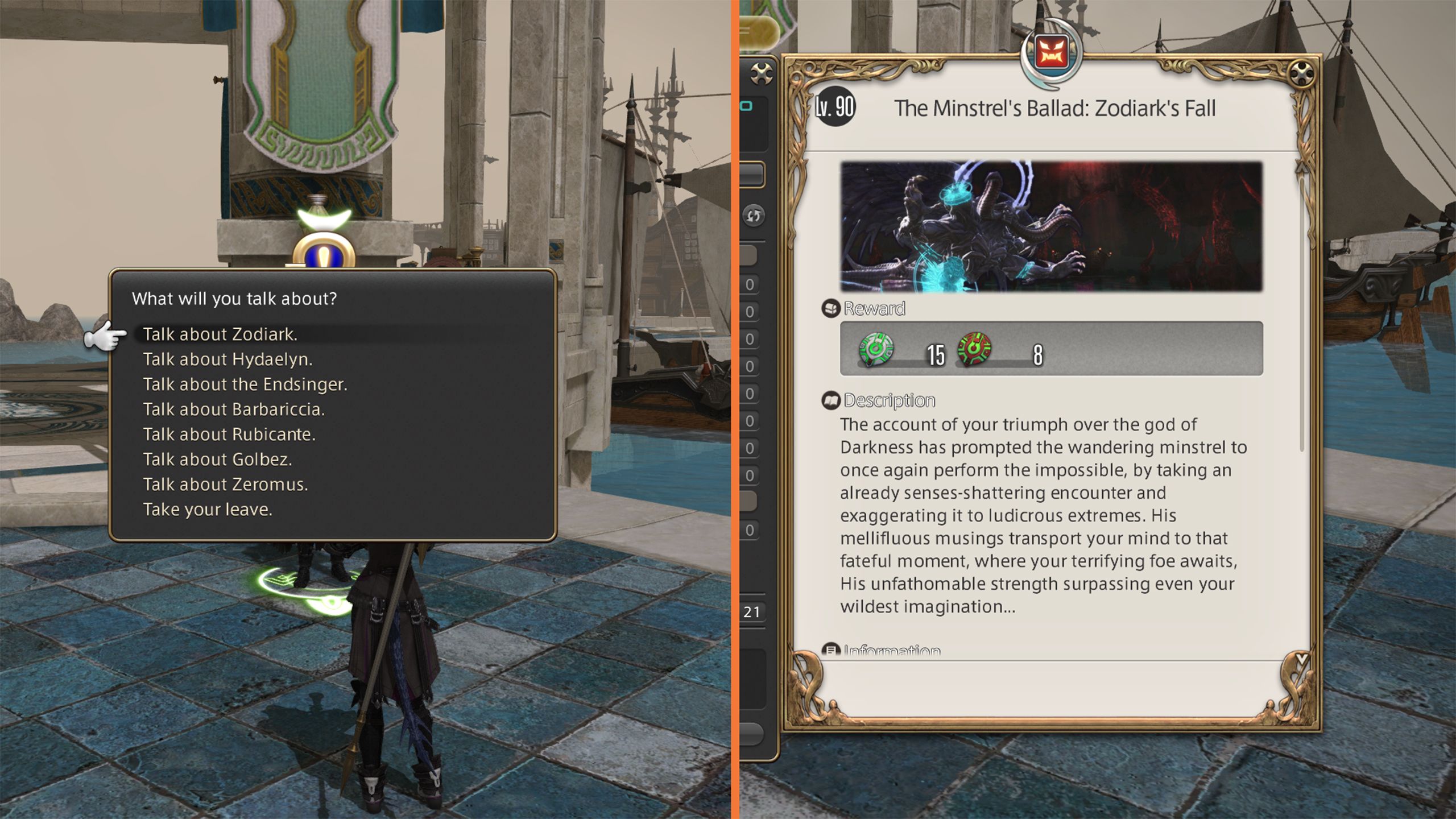Viewport: 1456px width, 819px height.
Task: Click the '21' counter button in the sidebar
Action: tap(752, 611)
